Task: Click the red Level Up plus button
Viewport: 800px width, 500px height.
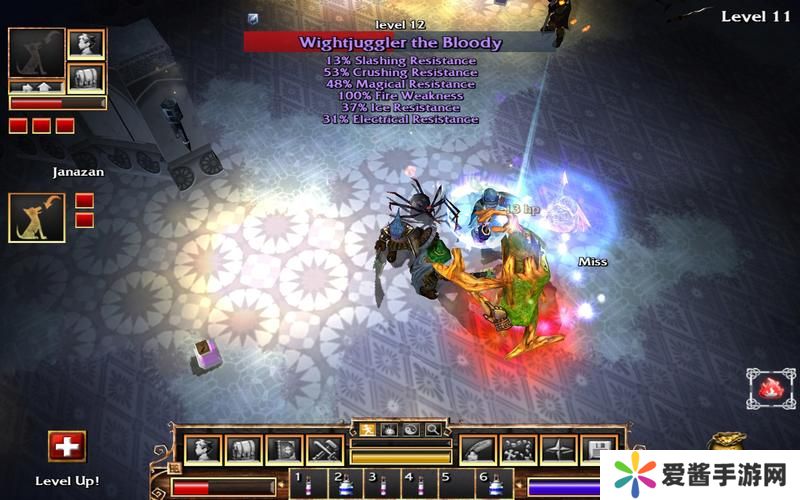Action: [67, 446]
